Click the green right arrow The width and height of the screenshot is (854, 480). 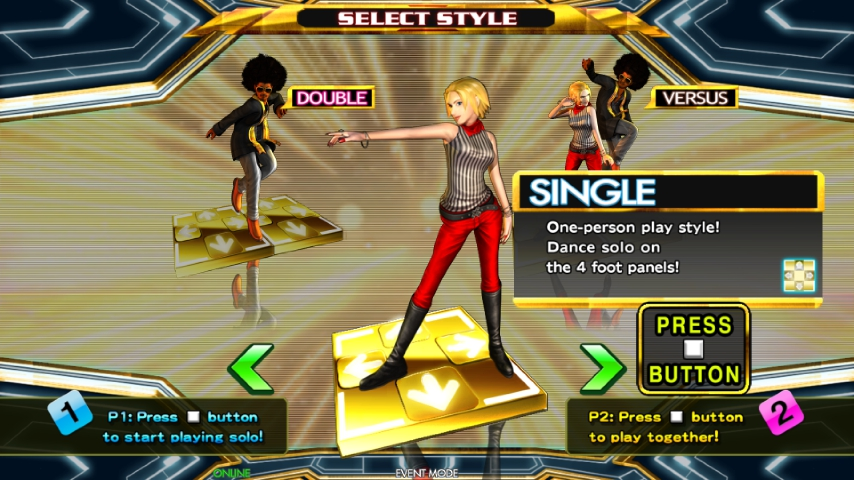(x=602, y=369)
